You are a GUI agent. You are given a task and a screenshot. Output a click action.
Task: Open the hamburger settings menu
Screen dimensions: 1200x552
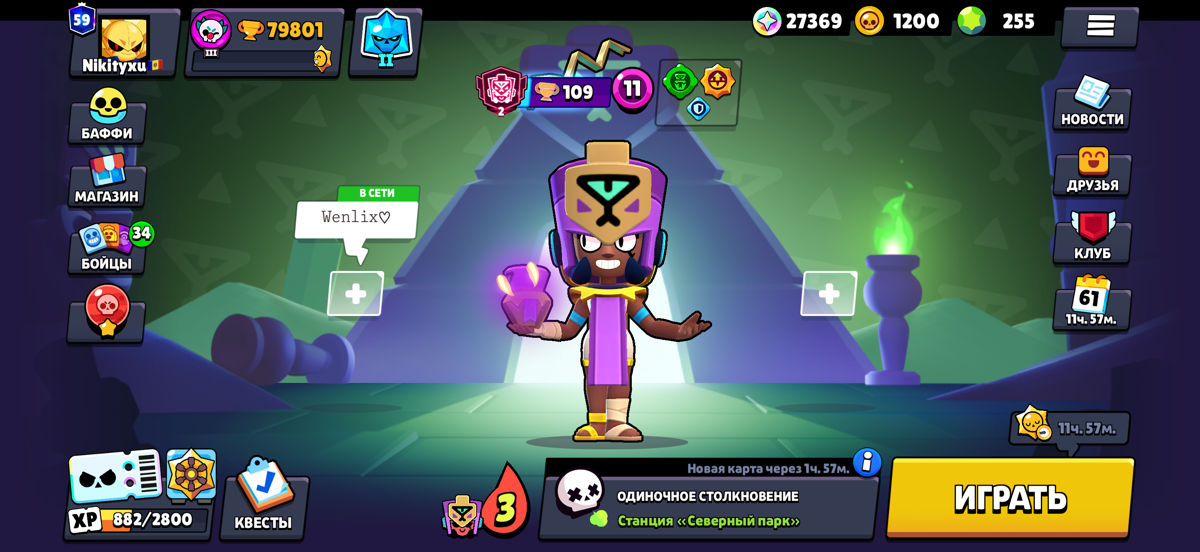point(1100,26)
